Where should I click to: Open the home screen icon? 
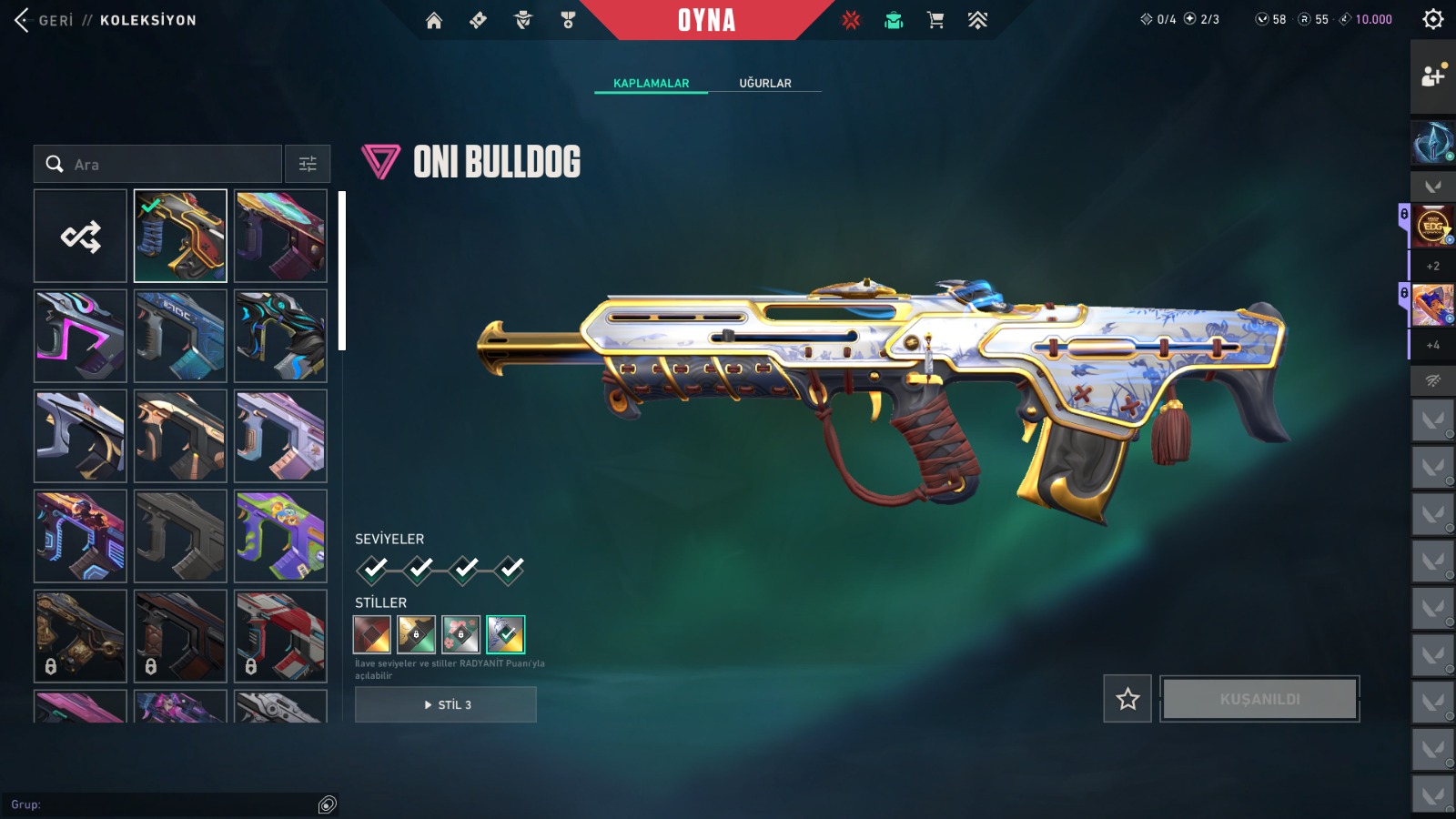tap(434, 20)
